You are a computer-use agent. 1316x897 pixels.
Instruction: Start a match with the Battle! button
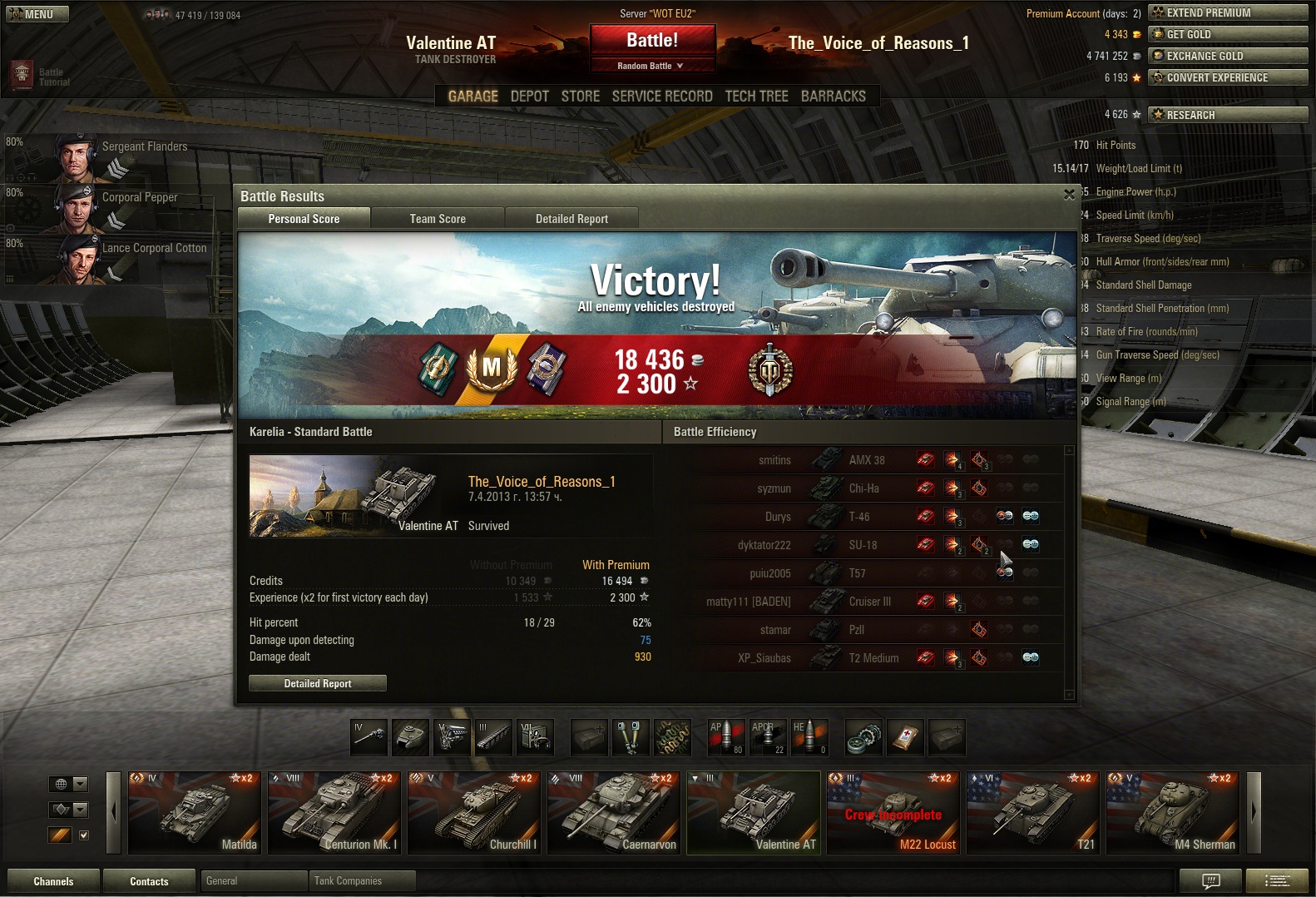click(x=652, y=40)
